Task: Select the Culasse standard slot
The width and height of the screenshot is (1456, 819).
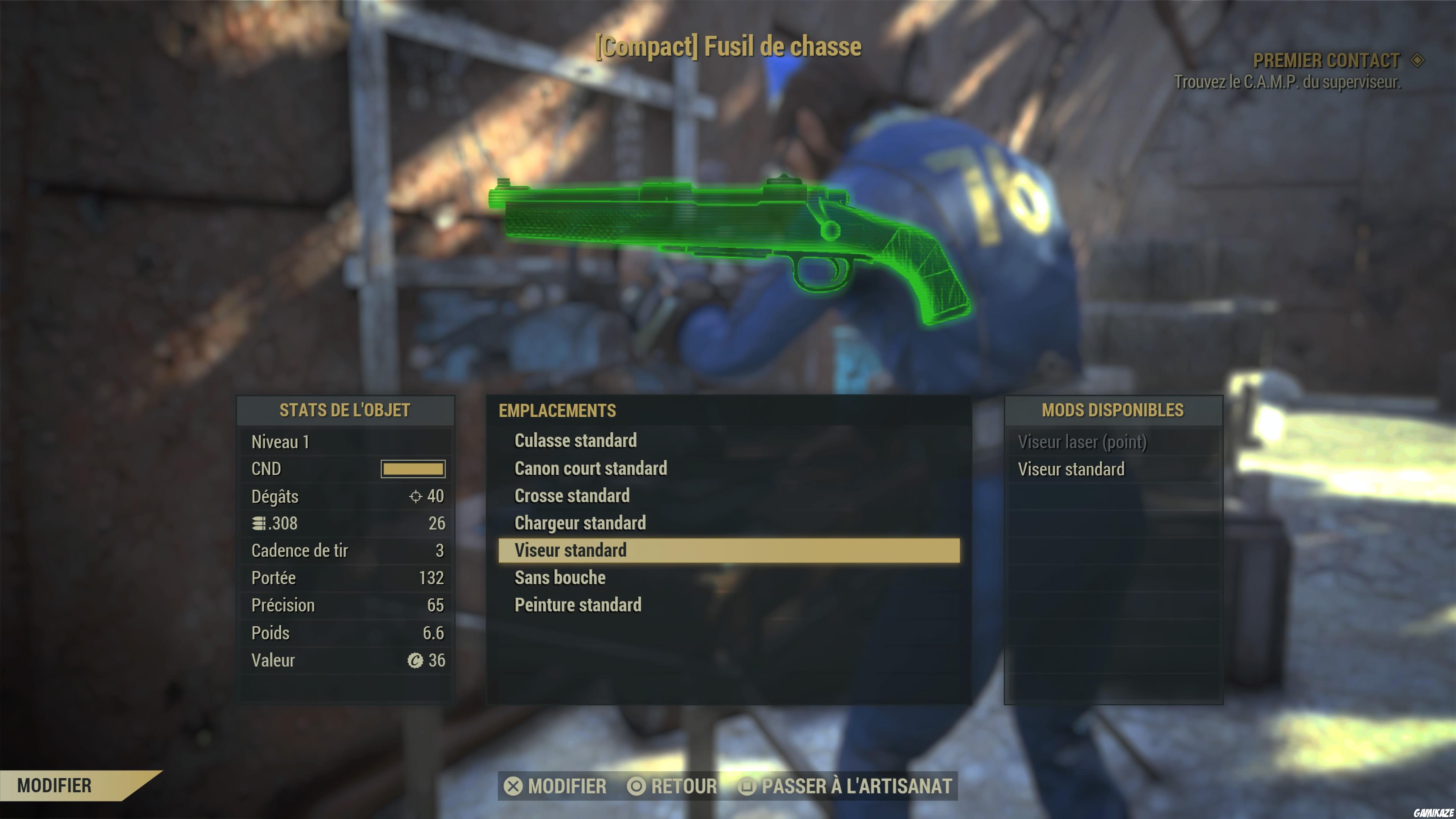Action: point(576,441)
